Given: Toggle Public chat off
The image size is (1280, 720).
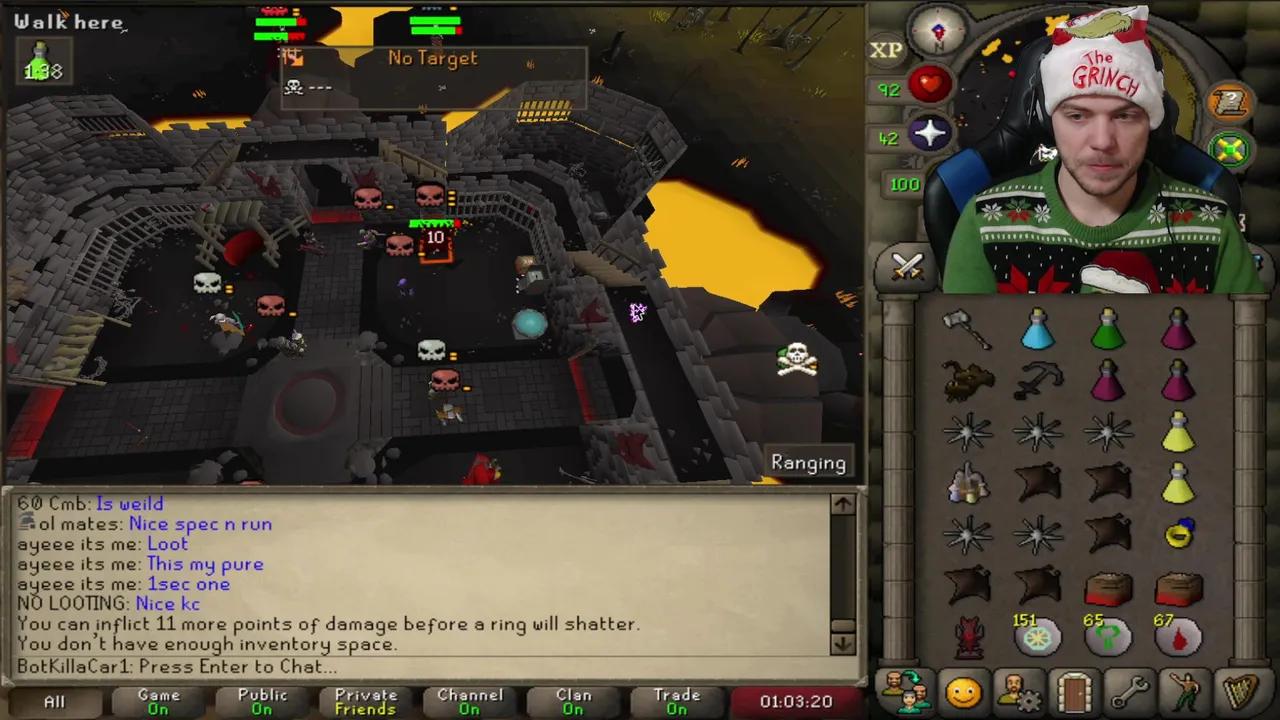Looking at the screenshot, I should click(262, 701).
